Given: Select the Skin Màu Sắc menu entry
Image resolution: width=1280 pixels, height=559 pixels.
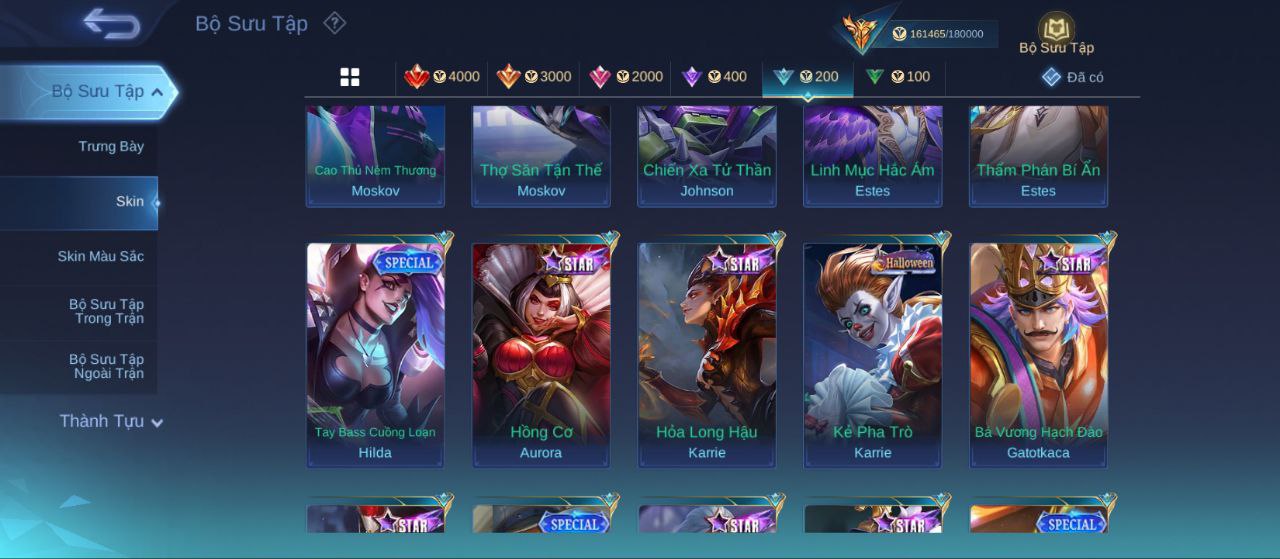Looking at the screenshot, I should click(100, 257).
